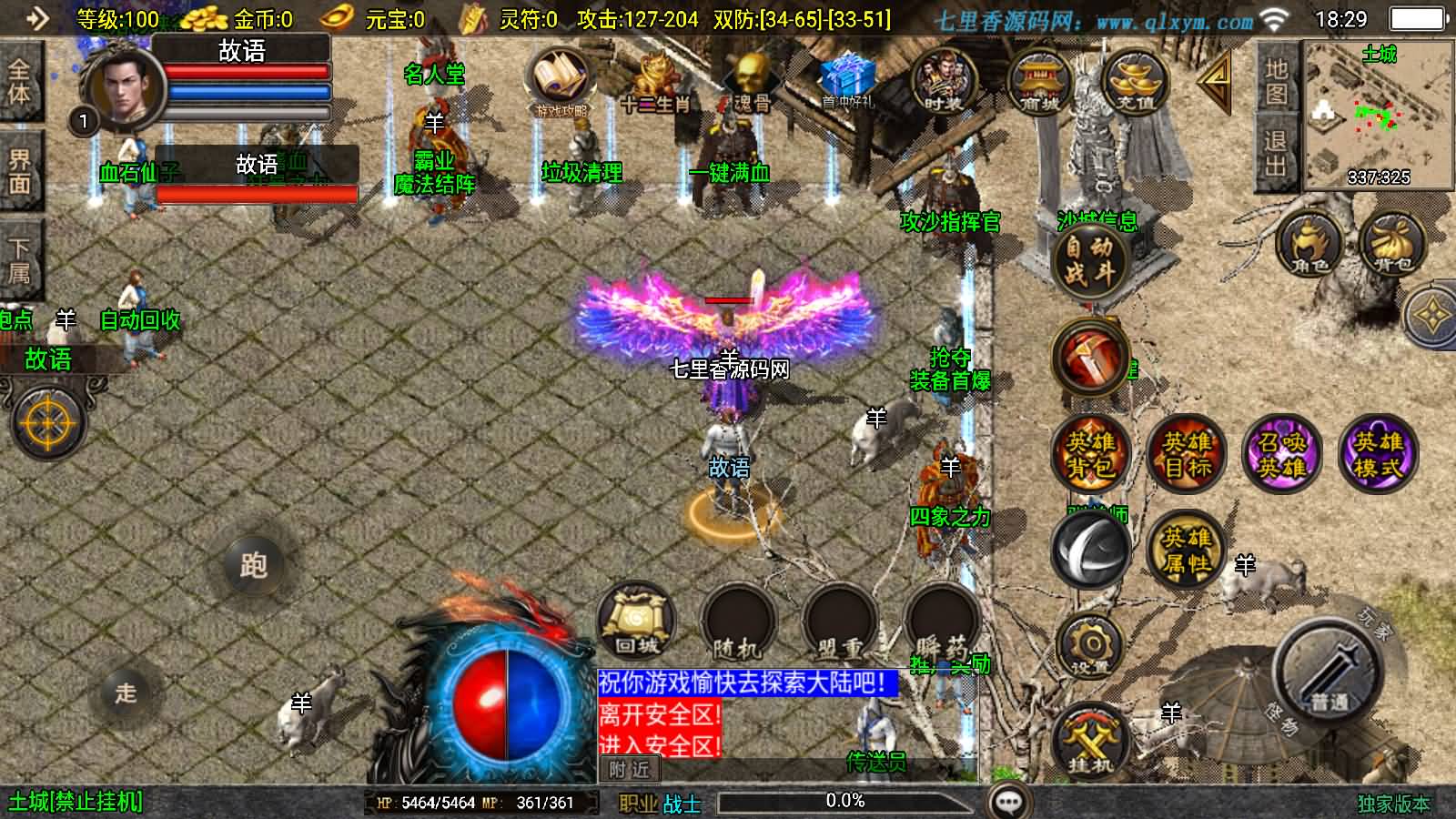Tap 召唤英雄 to summon the hero
This screenshot has height=819, width=1456.
1284,455
